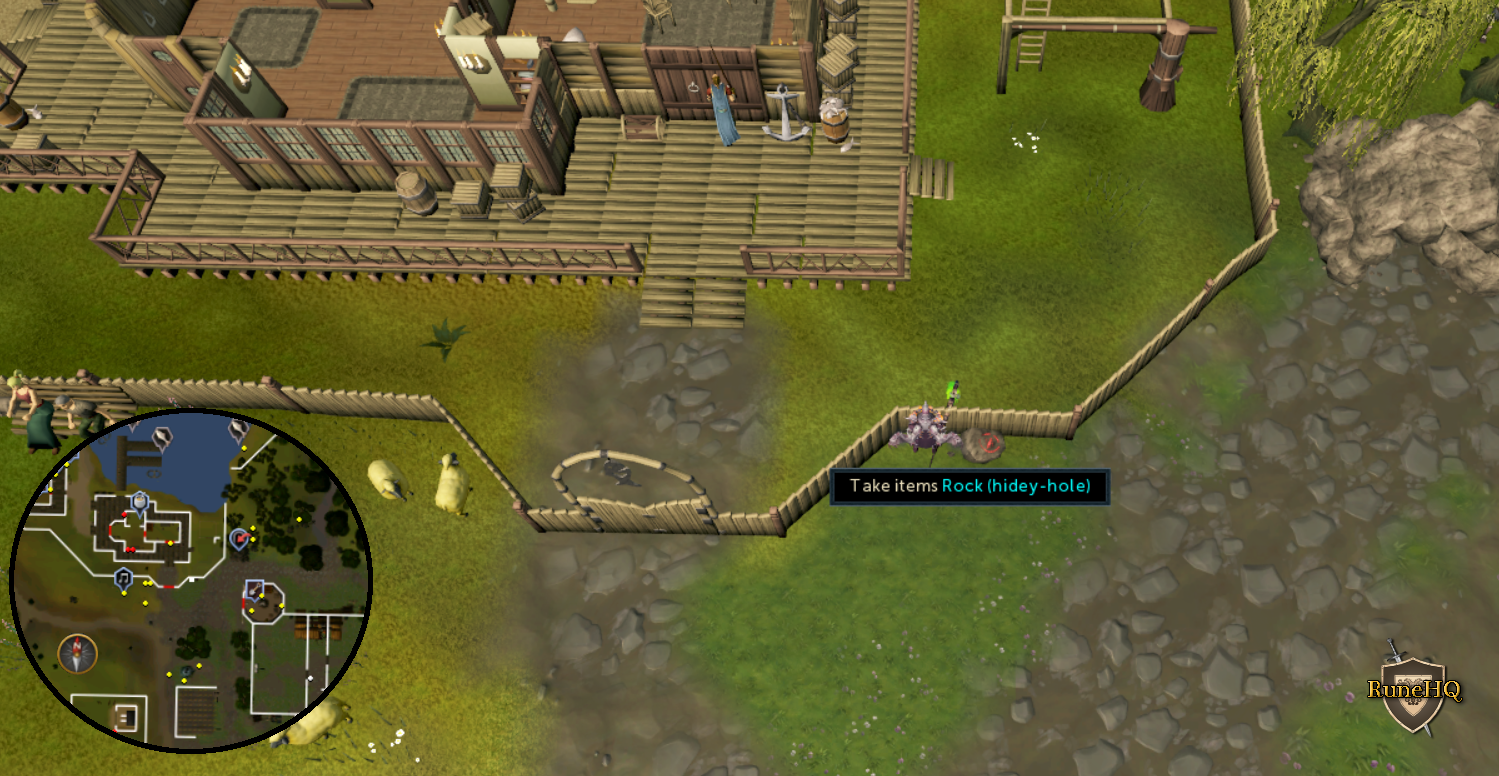Click the farming tools shop icon on the minimap

pyautogui.click(x=253, y=588)
